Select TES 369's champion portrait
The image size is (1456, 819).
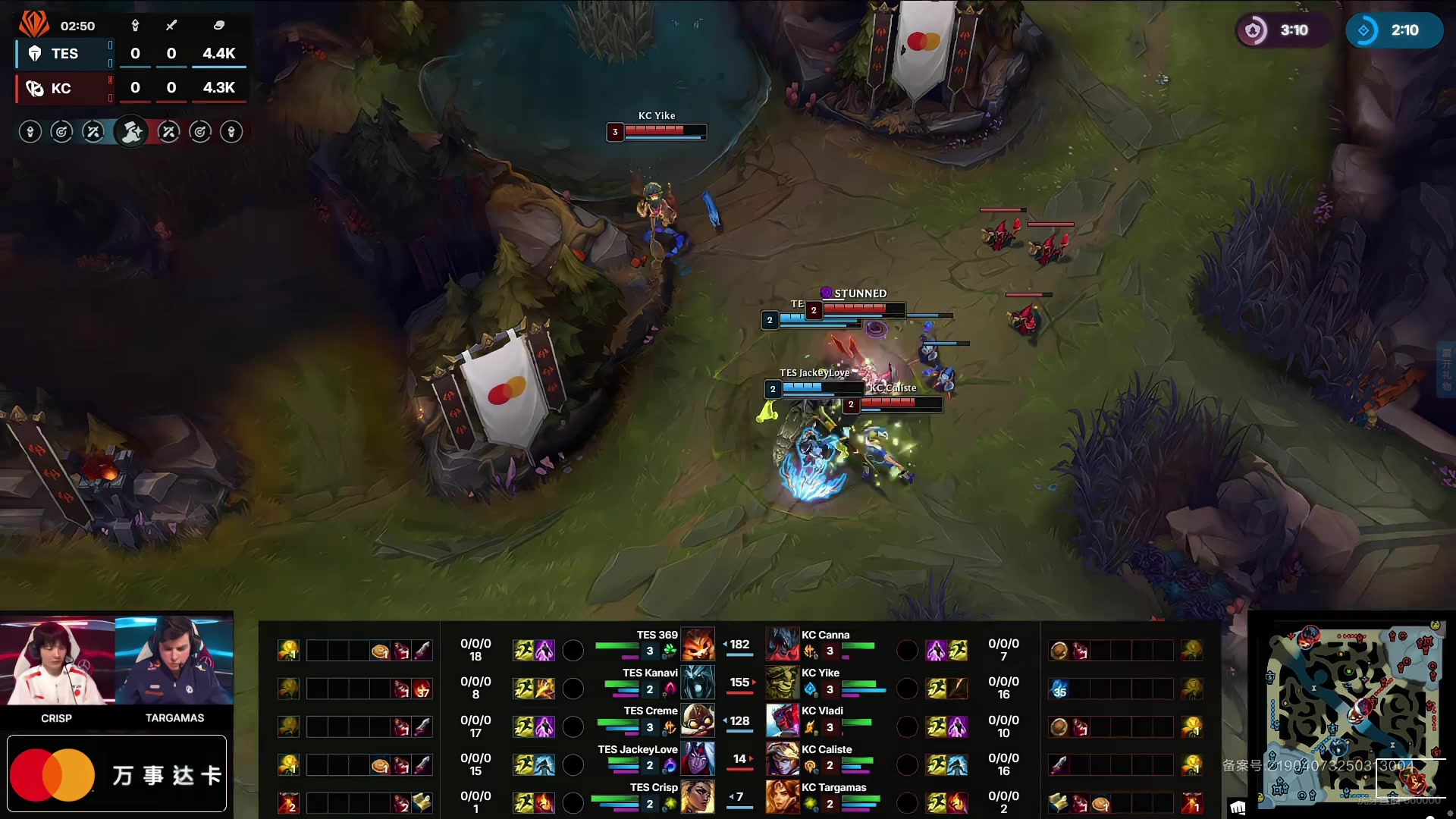coord(698,645)
